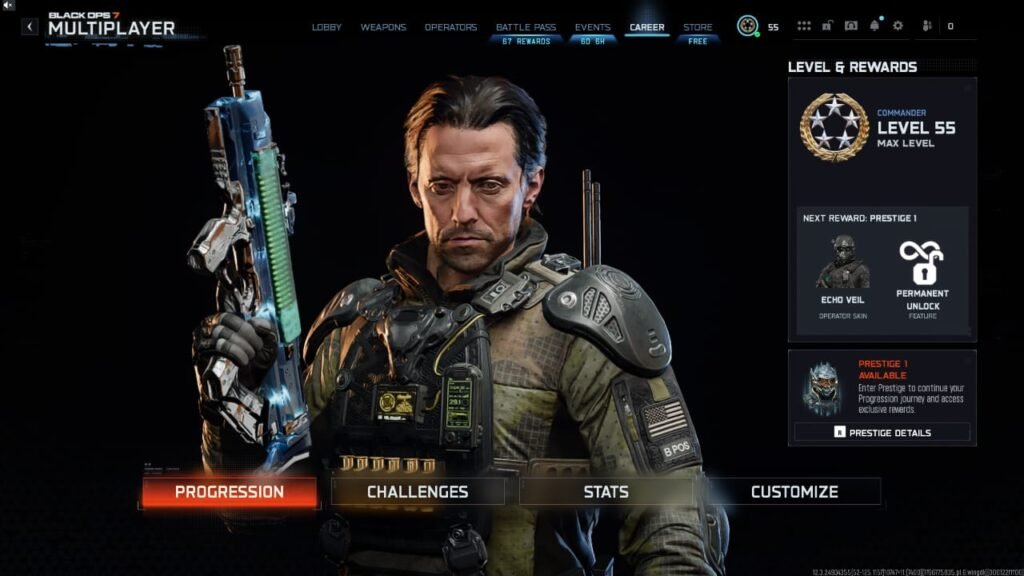Show the Events tab
The height and width of the screenshot is (576, 1024).
593,27
